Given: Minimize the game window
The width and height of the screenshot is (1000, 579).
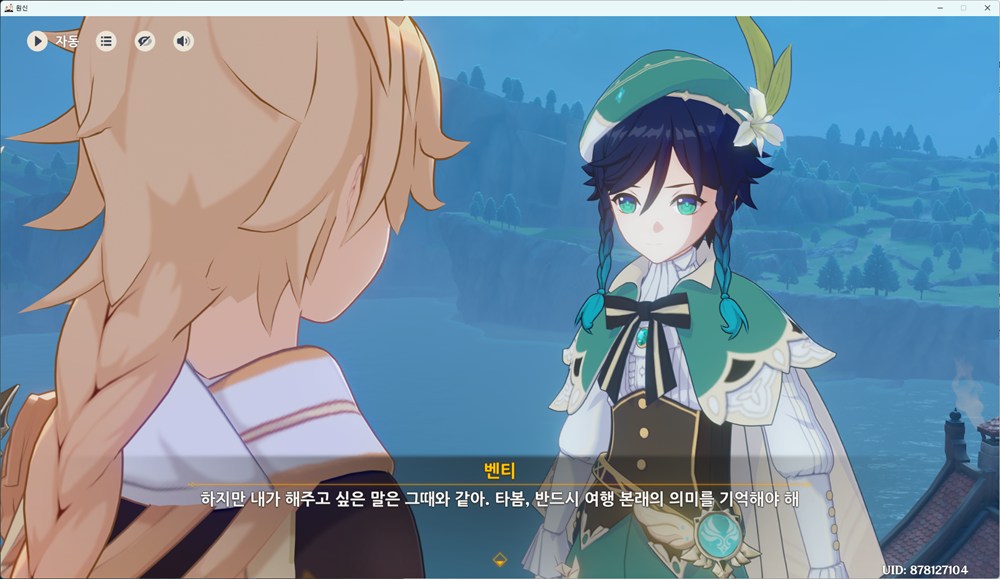Looking at the screenshot, I should click(941, 8).
